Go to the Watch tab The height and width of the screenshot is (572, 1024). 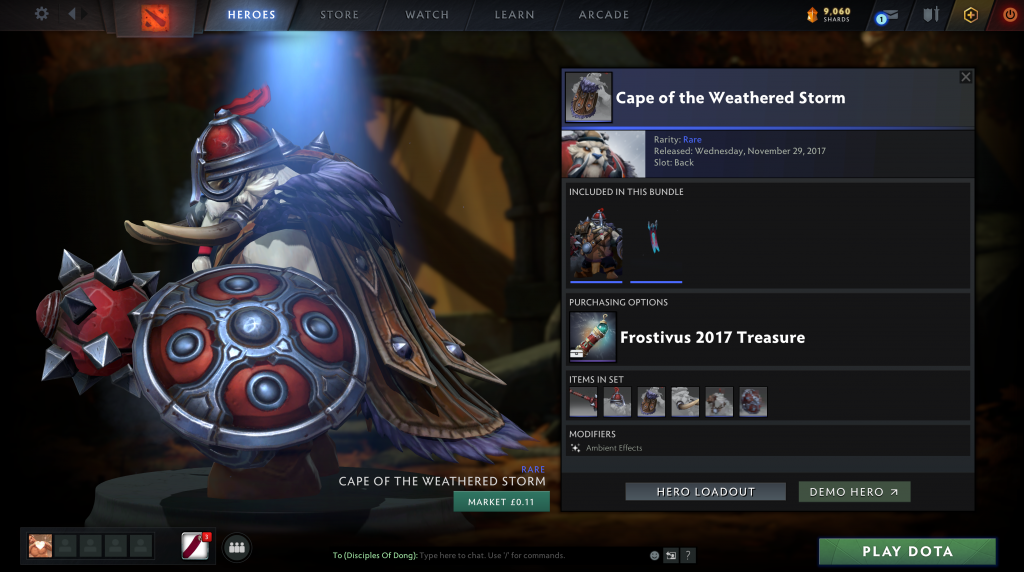[x=427, y=15]
